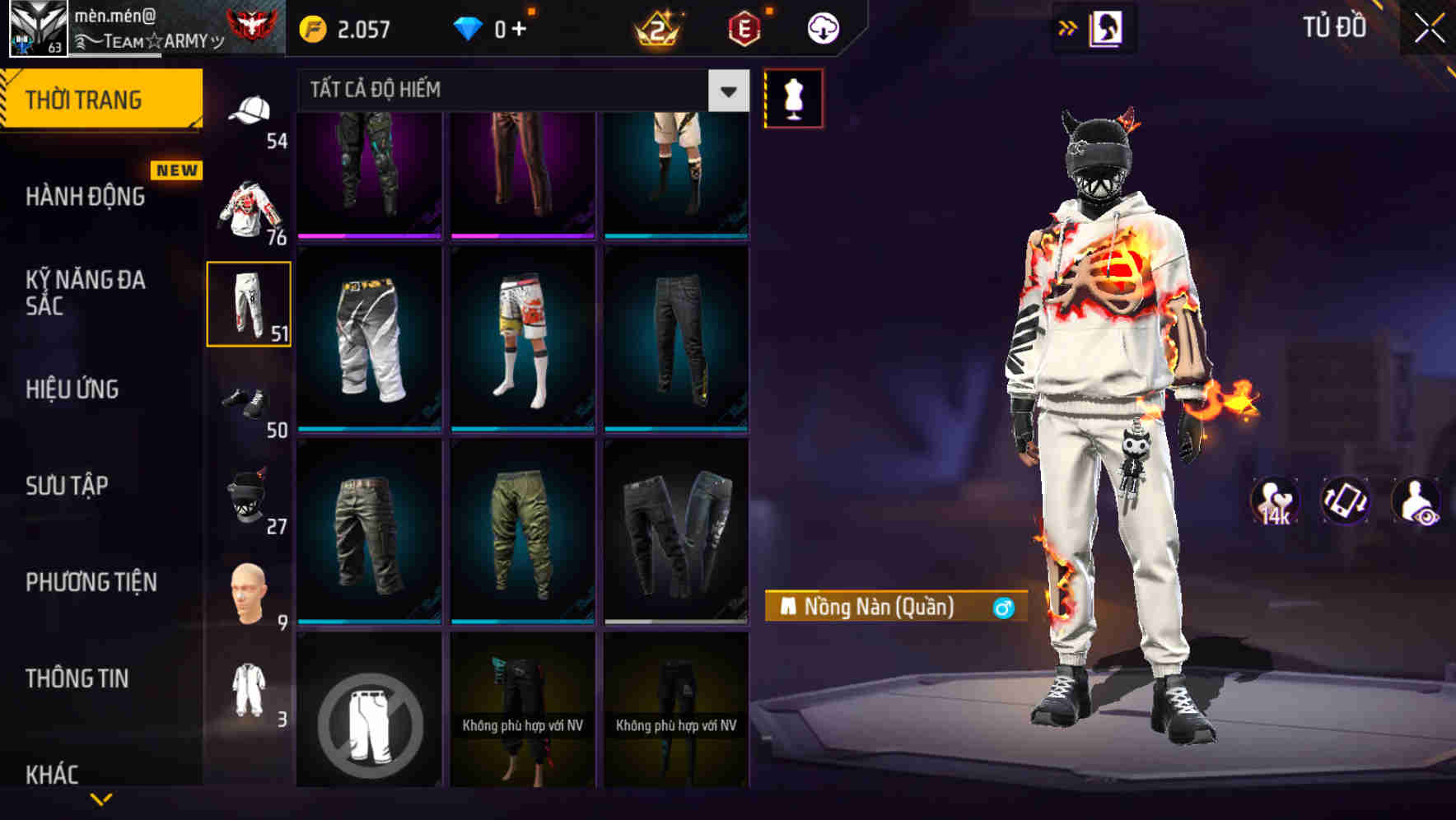Open the rank badge next to currencies
The image size is (1456, 820).
point(656,27)
